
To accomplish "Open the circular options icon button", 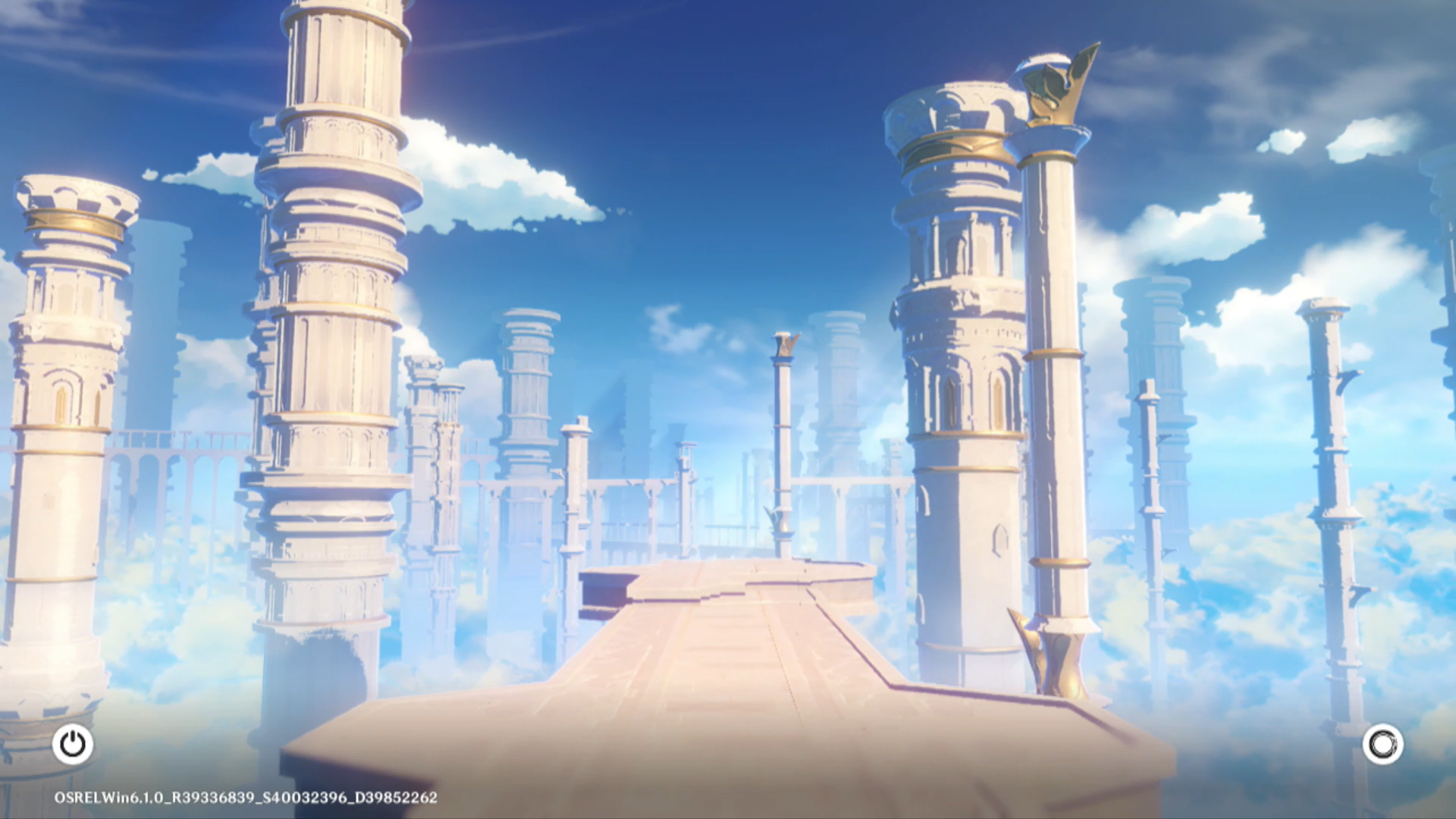I will (1382, 744).
